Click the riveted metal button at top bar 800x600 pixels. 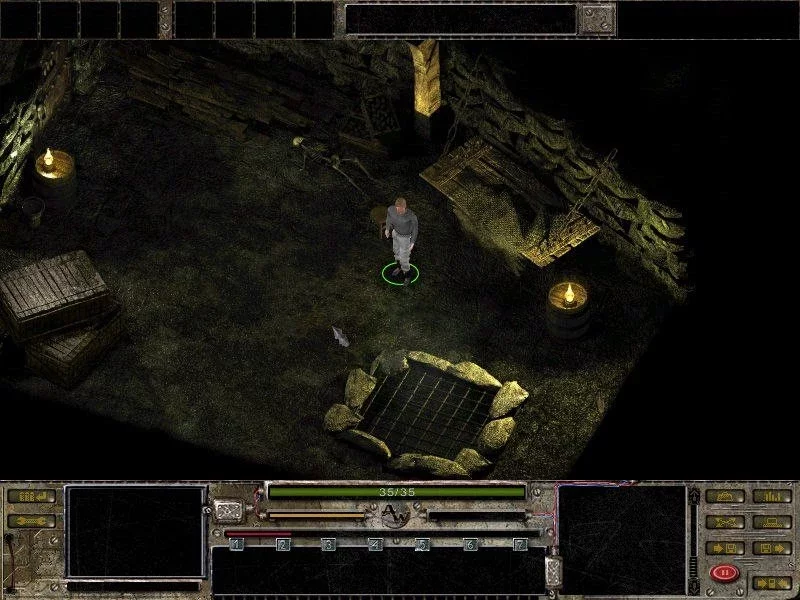(x=598, y=18)
